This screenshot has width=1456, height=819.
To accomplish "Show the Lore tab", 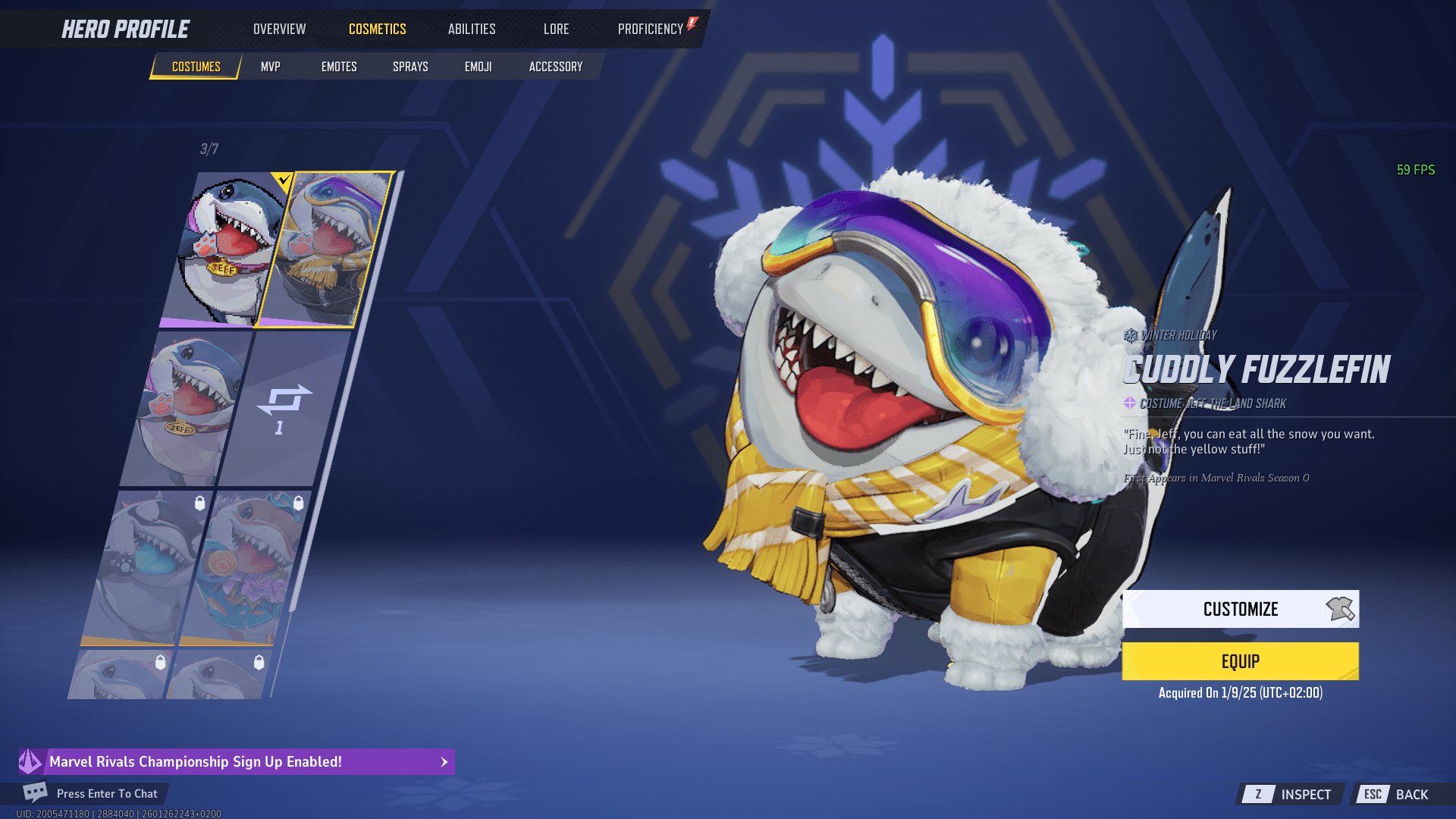I will click(556, 29).
